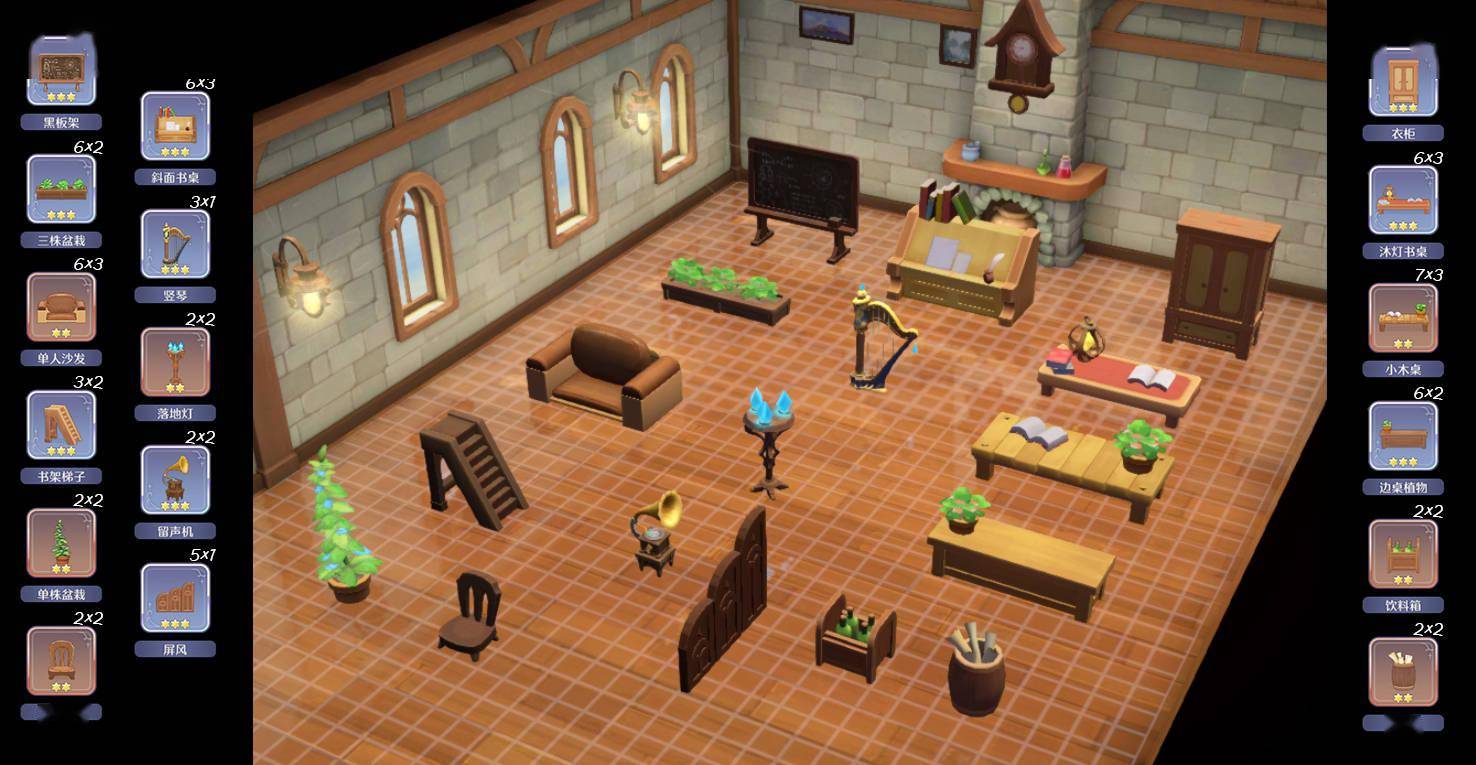This screenshot has width=1476, height=765.
Task: Select the 竖琴 harp icon
Action: click(175, 244)
